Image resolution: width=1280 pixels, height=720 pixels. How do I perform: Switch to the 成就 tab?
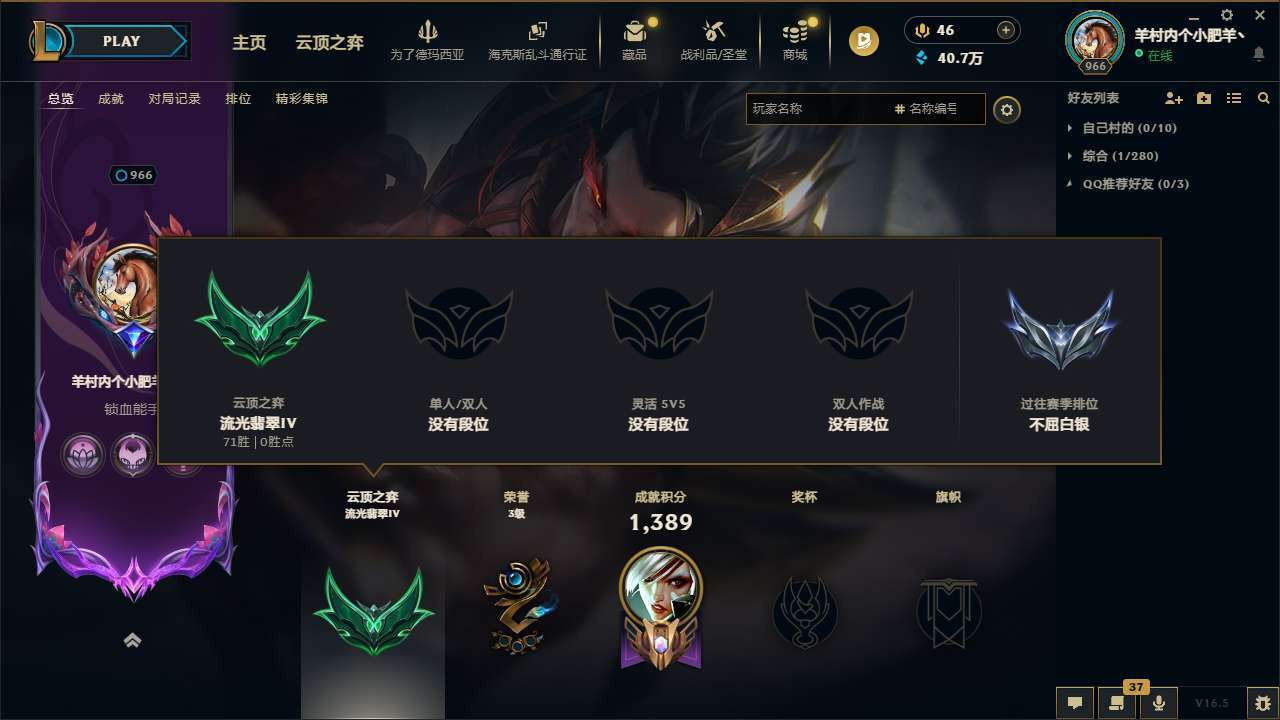[110, 99]
